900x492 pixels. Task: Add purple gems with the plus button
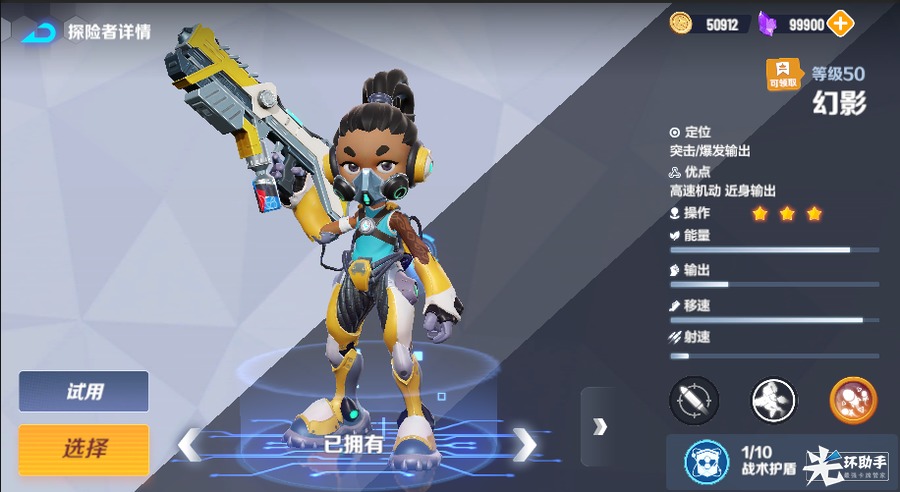coord(841,23)
